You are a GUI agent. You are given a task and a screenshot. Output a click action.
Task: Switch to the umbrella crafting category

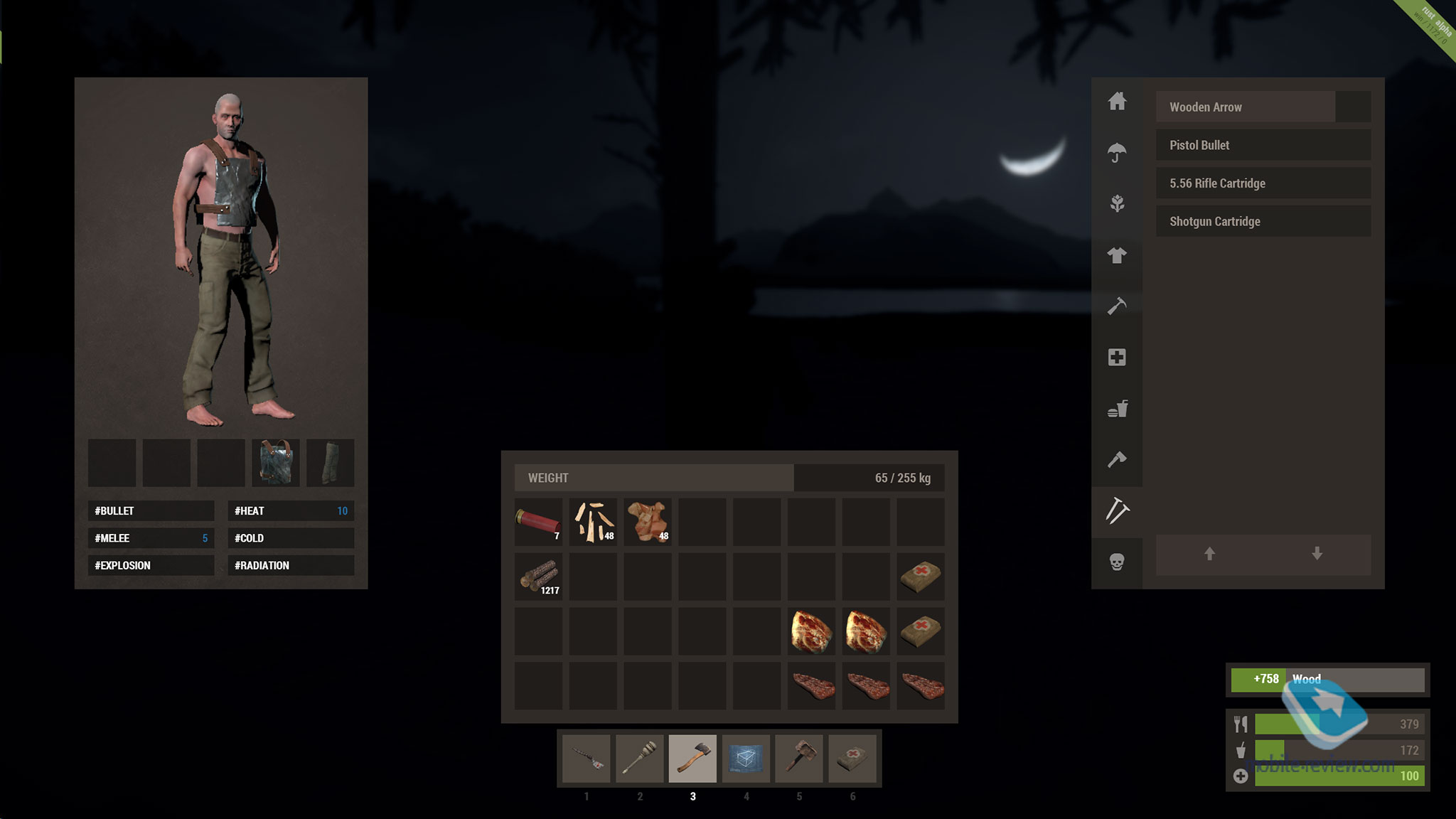click(1117, 152)
